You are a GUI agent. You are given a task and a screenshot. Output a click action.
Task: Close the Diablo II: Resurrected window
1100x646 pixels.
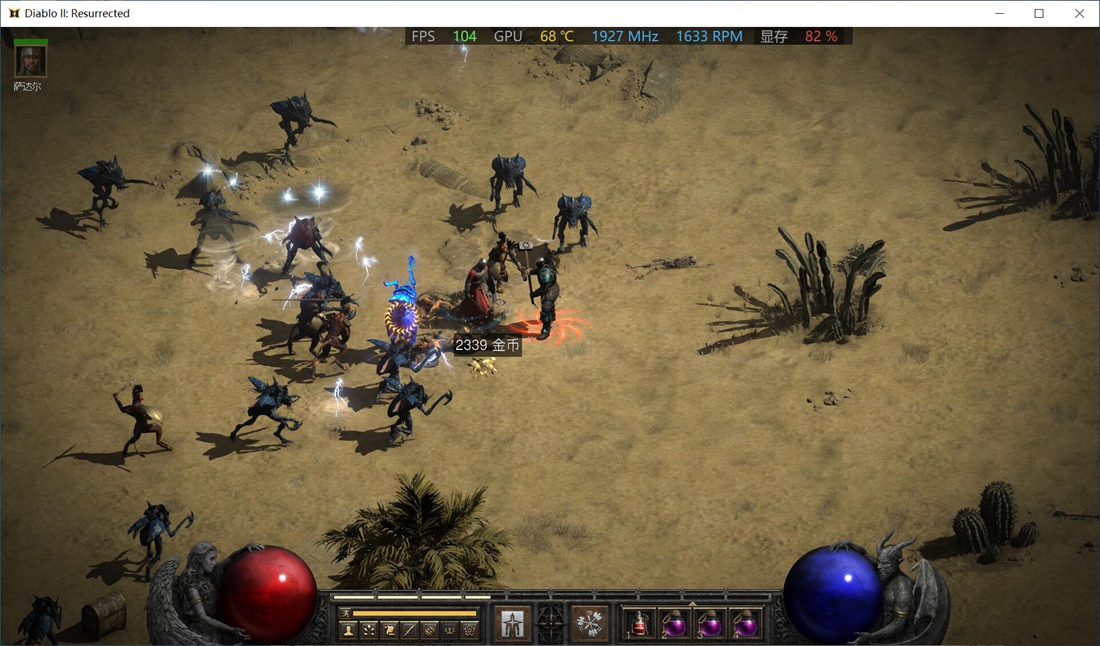pos(1079,14)
